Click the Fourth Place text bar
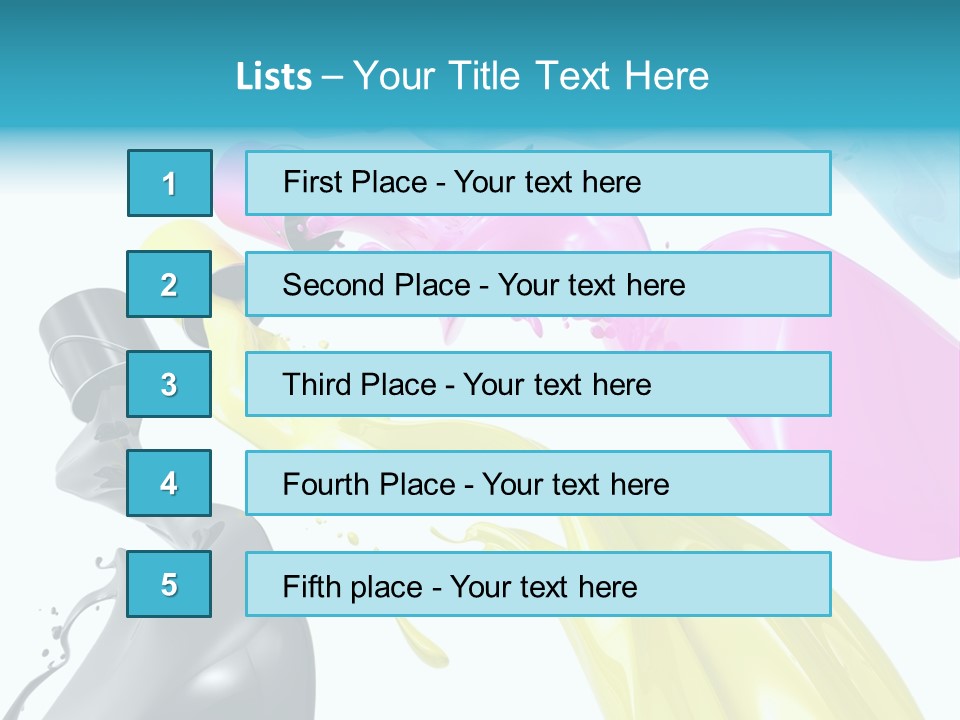 538,484
